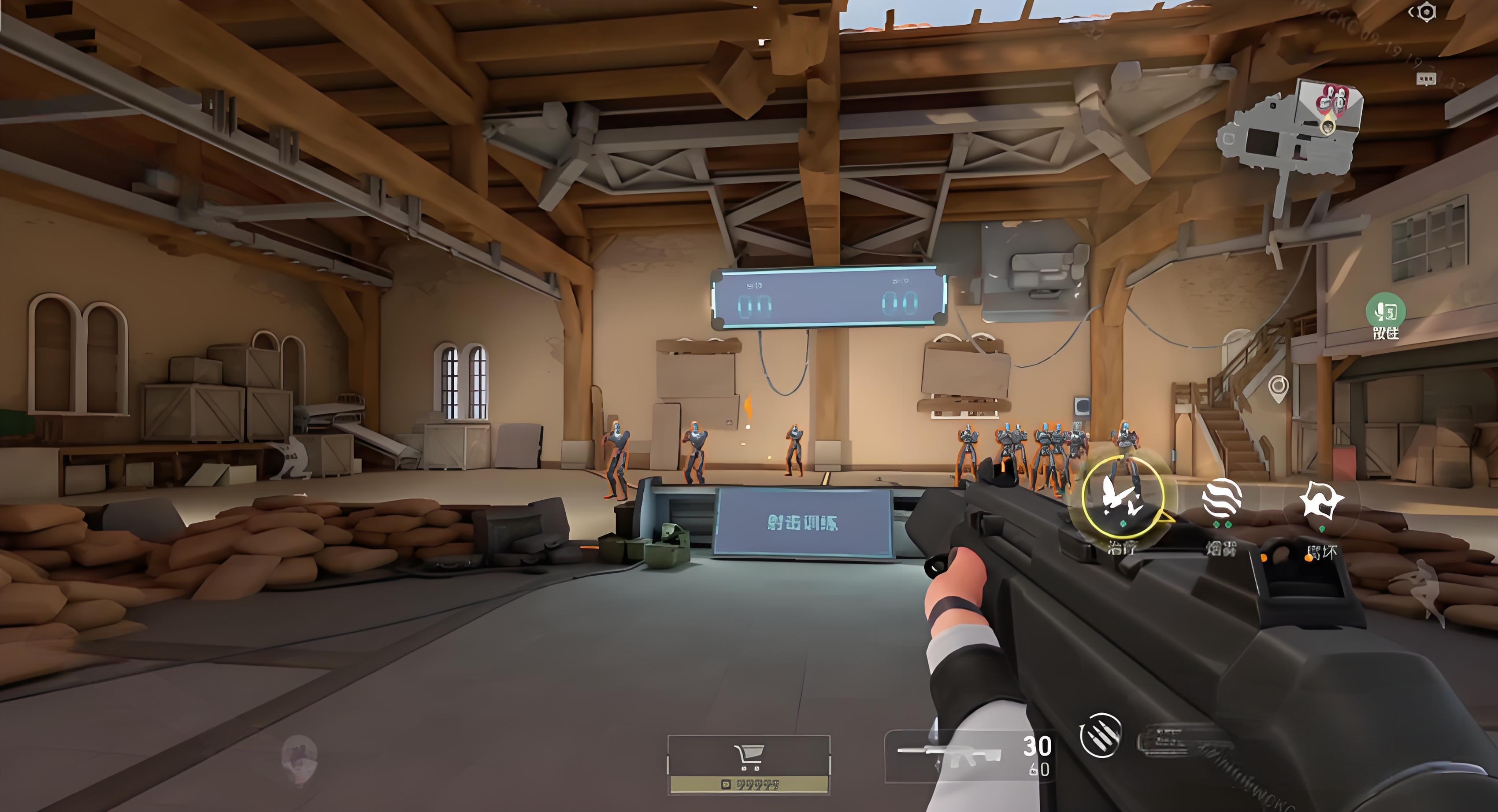Open the minimap
The width and height of the screenshot is (1498, 812).
(1293, 131)
